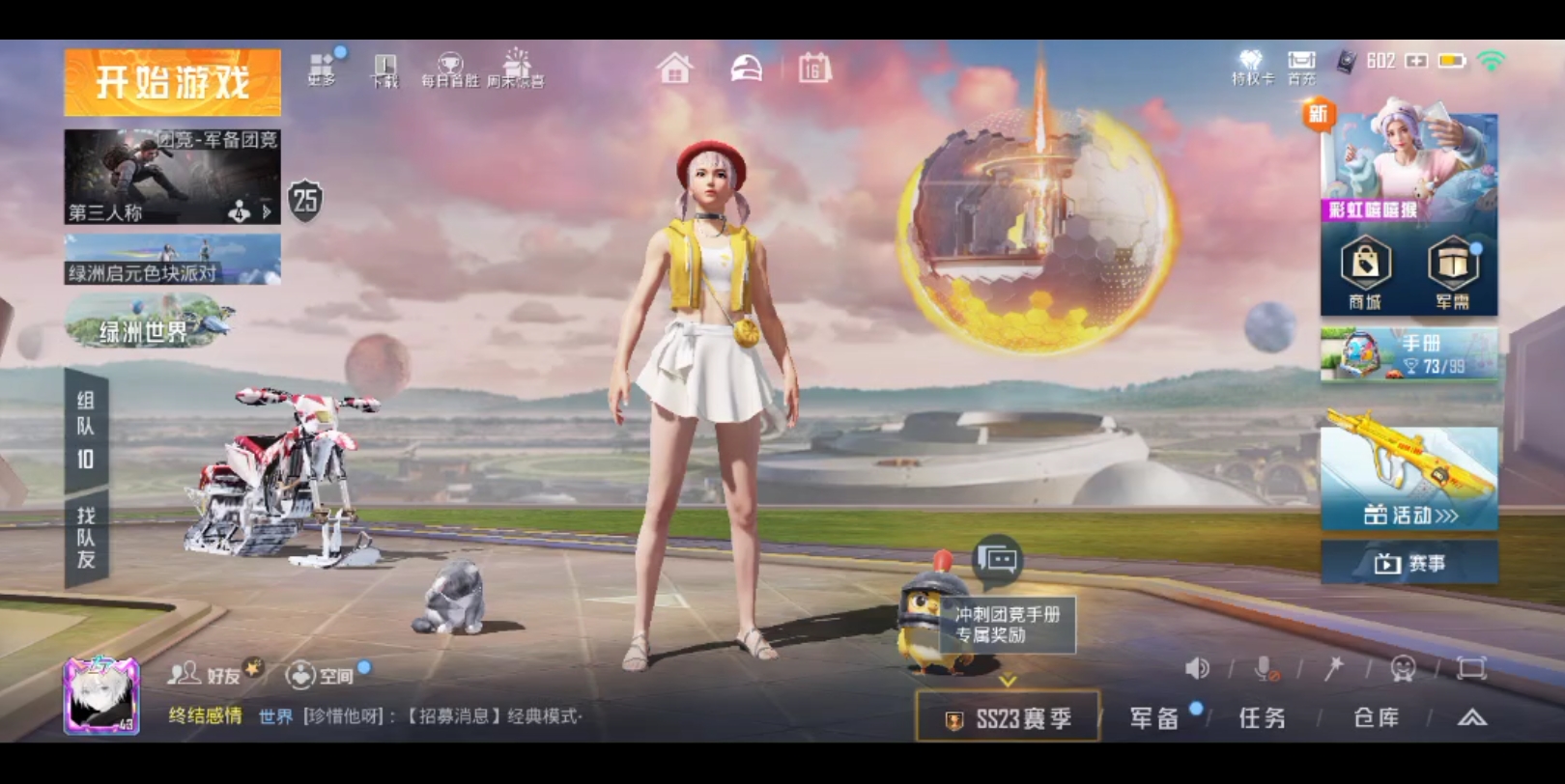Check the 手册 73/99 progress bar

click(x=1410, y=354)
